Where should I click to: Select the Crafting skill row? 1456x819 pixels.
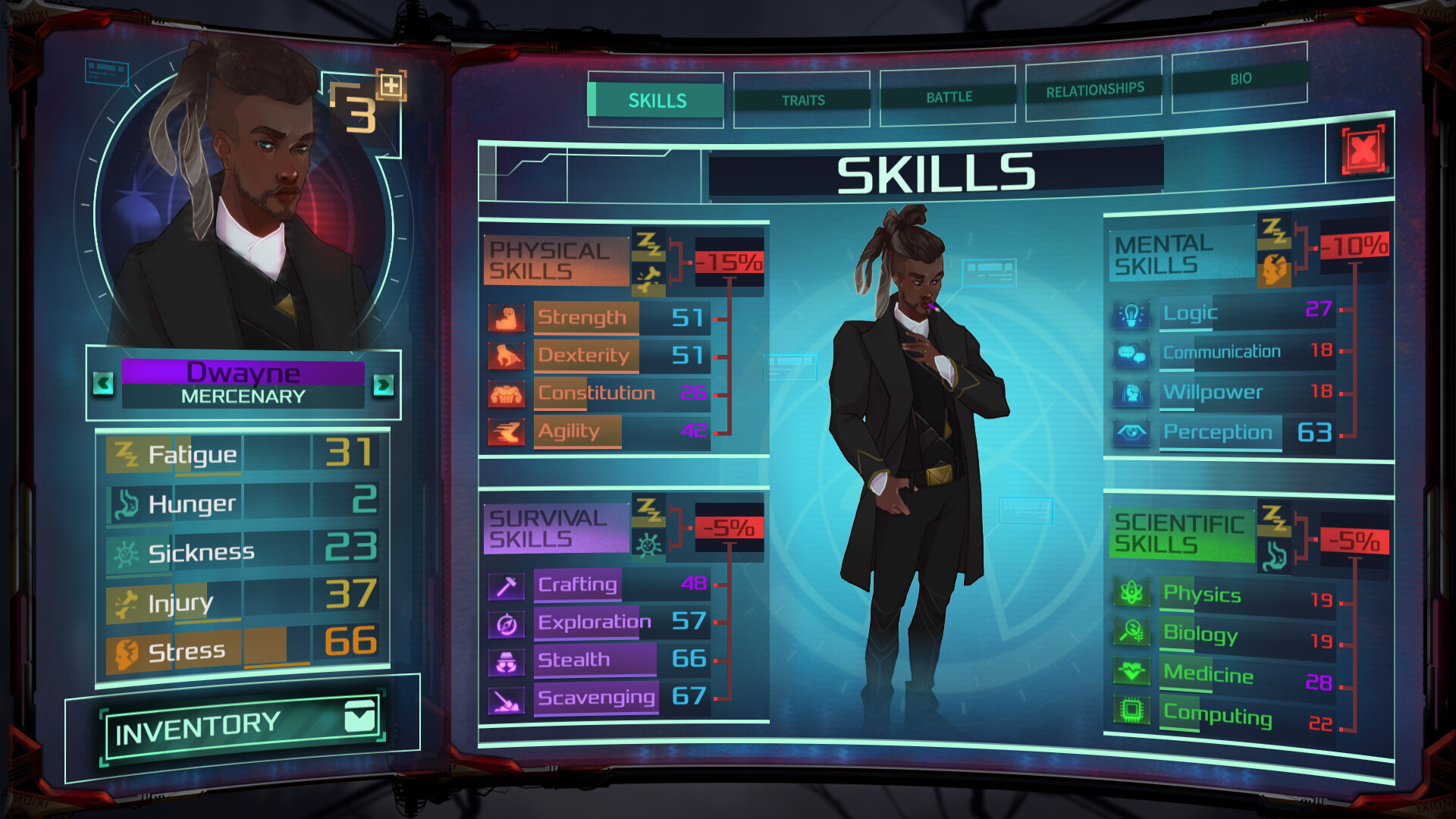click(599, 585)
